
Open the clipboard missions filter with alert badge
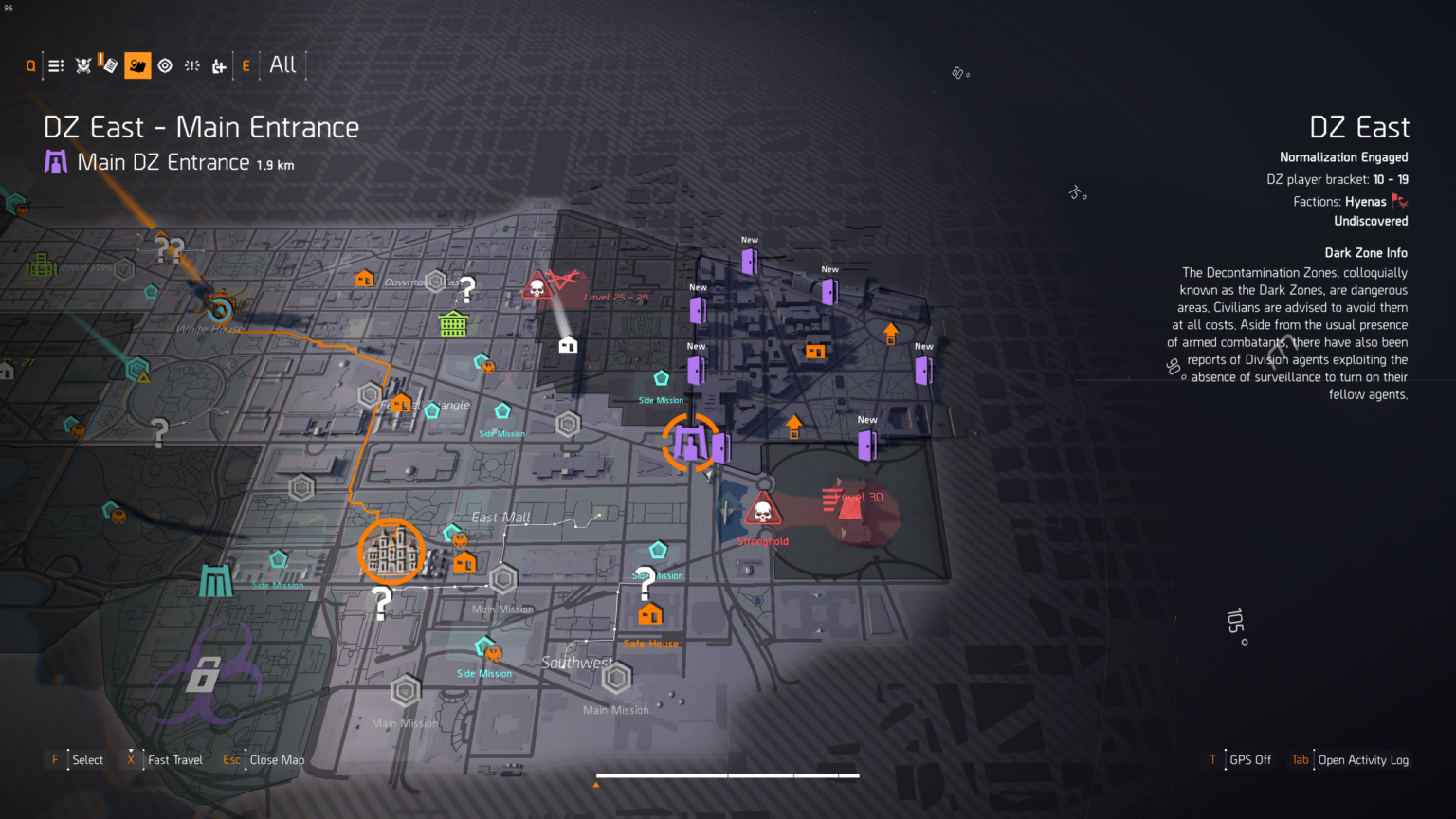pyautogui.click(x=109, y=64)
